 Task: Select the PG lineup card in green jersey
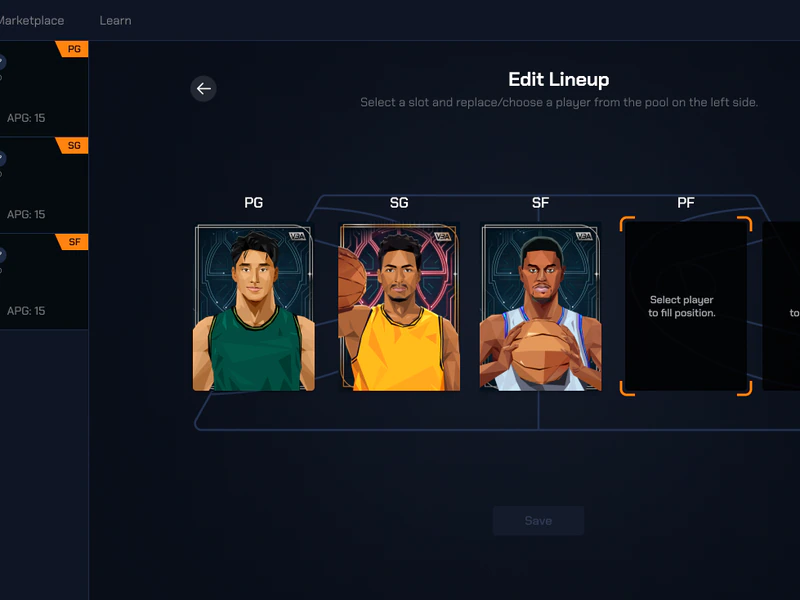(254, 307)
